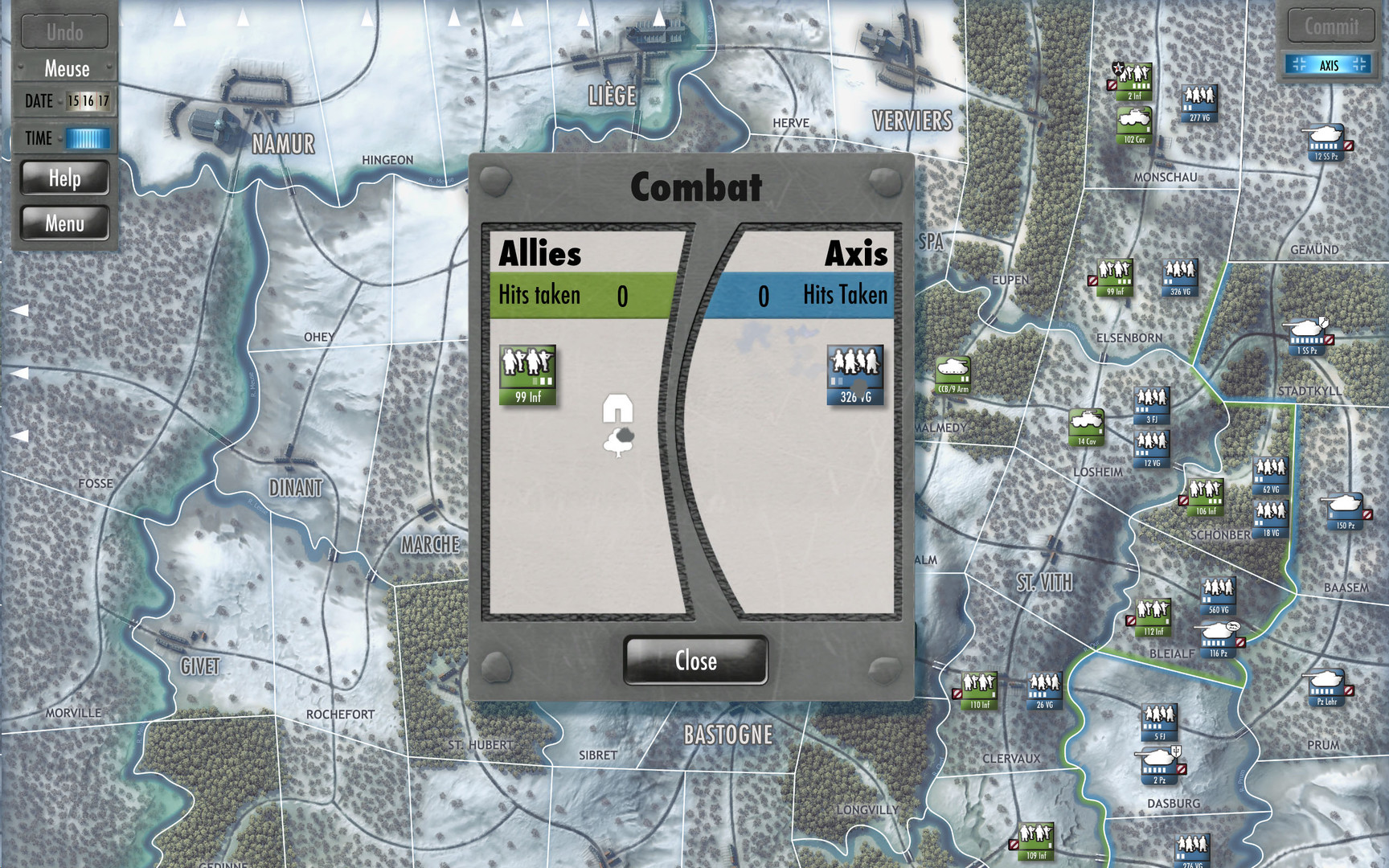Close the Combat results dialog
This screenshot has height=868, width=1389.
(x=694, y=661)
